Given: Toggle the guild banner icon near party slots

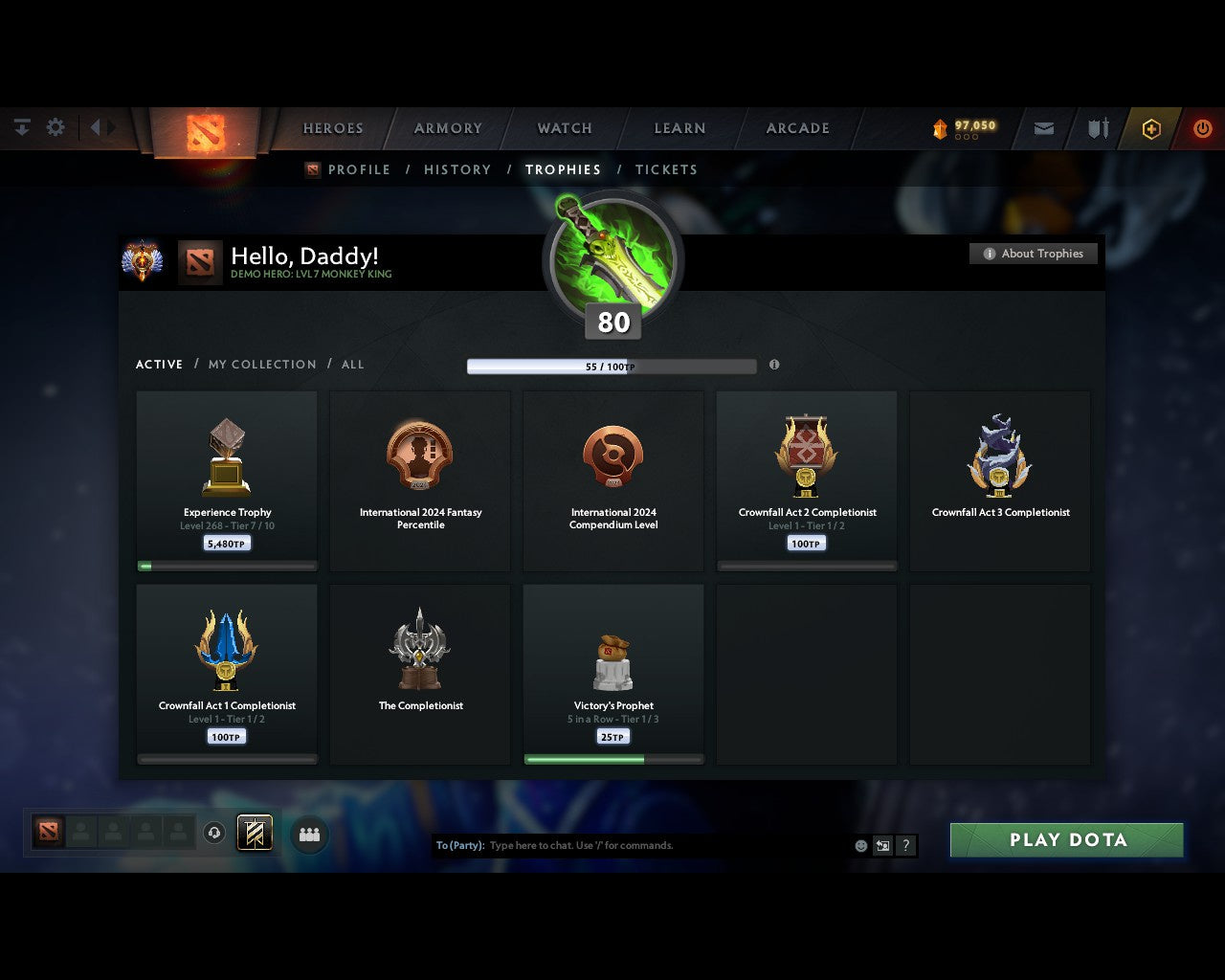Looking at the screenshot, I should tap(255, 832).
